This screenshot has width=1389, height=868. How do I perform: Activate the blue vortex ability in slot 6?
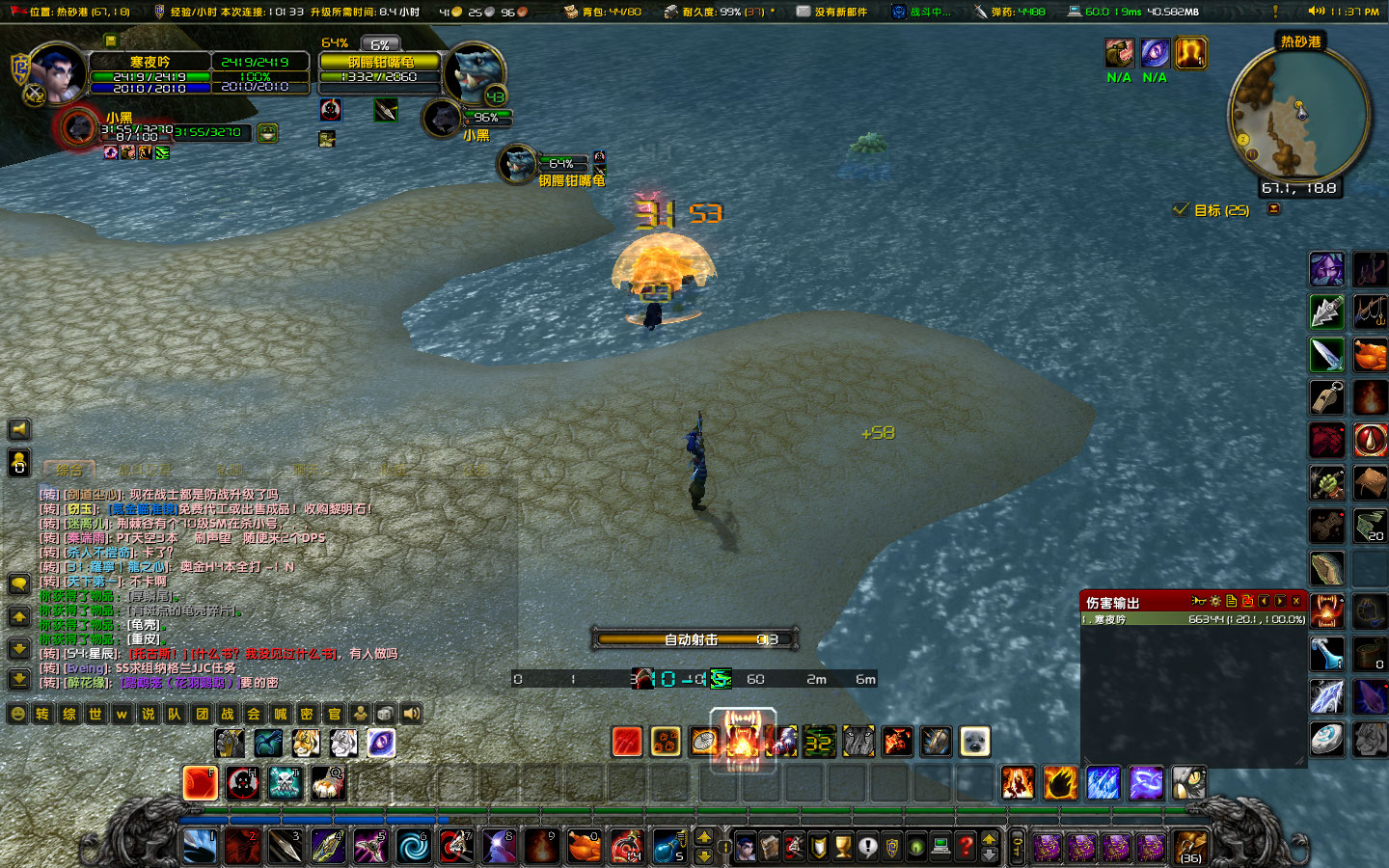tap(414, 847)
